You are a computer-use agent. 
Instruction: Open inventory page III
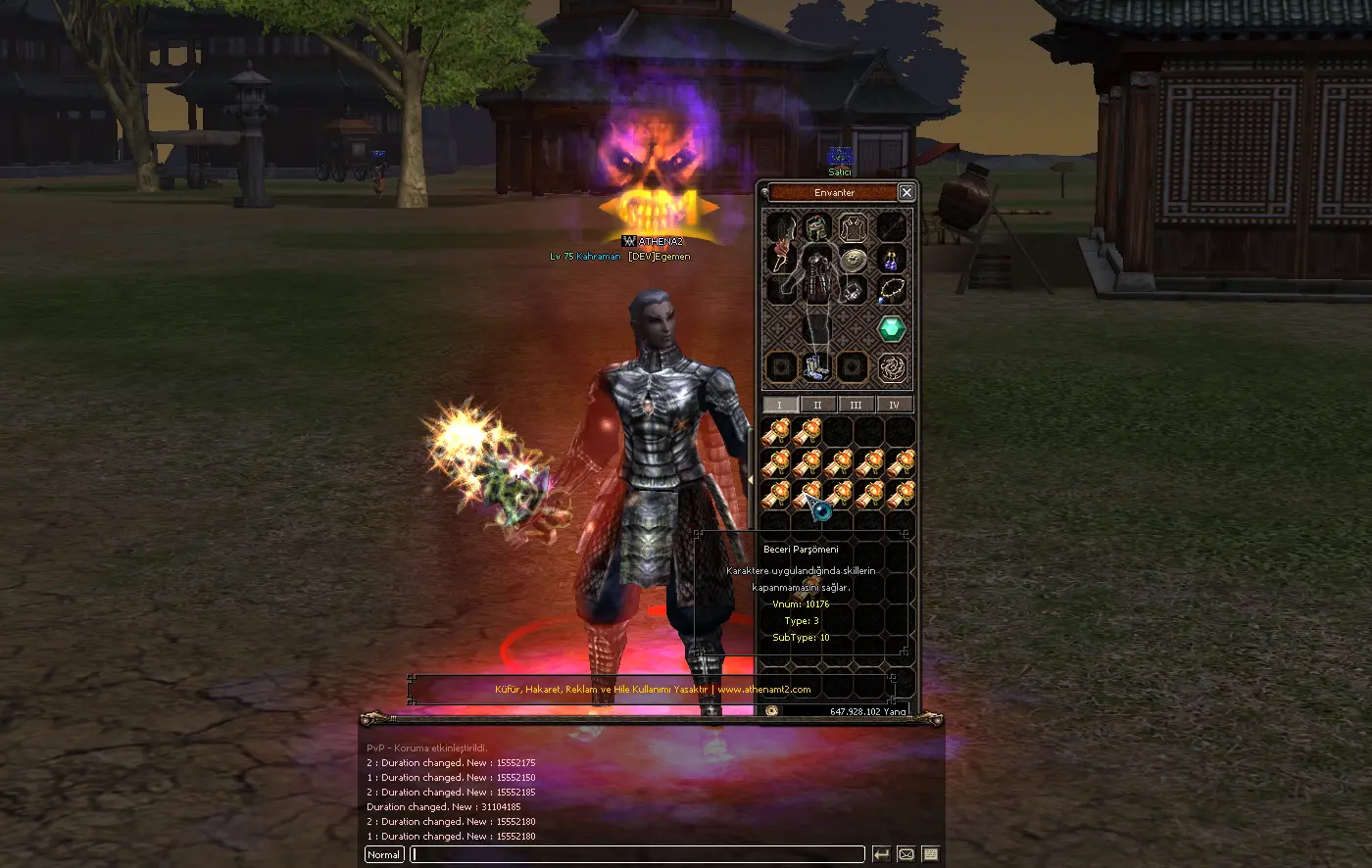[x=856, y=405]
